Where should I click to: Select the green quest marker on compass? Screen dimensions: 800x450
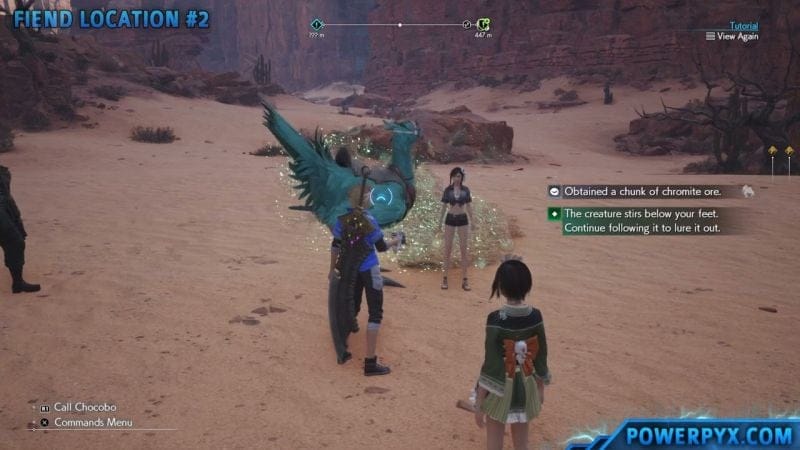point(484,24)
